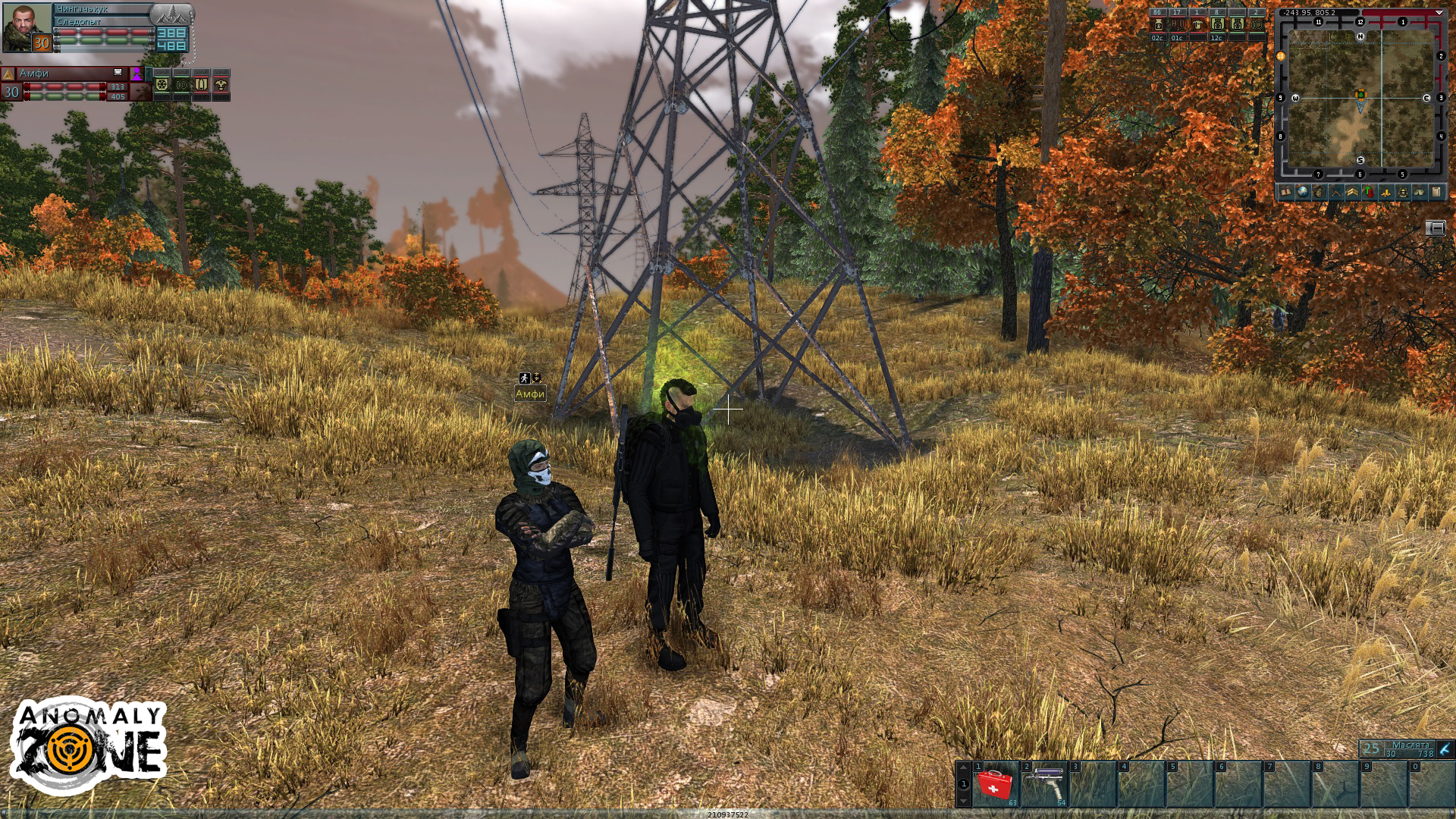Click the player portrait of Чингачькук

point(27,28)
